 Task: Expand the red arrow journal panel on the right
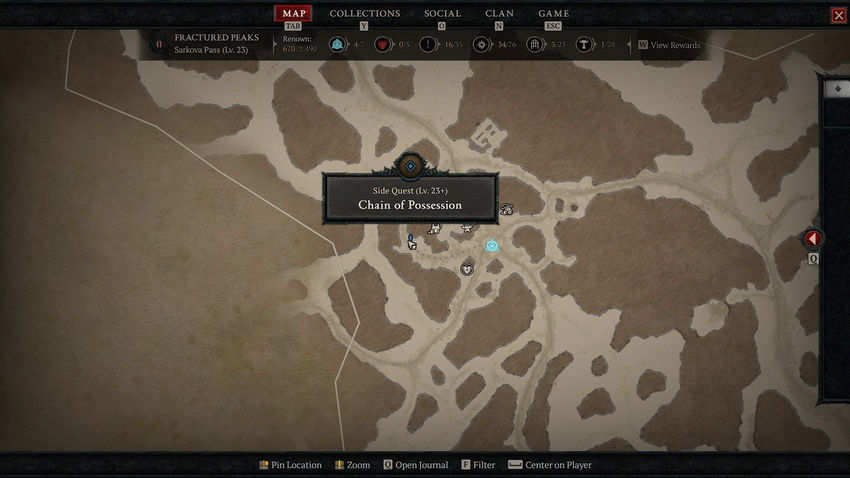[813, 239]
